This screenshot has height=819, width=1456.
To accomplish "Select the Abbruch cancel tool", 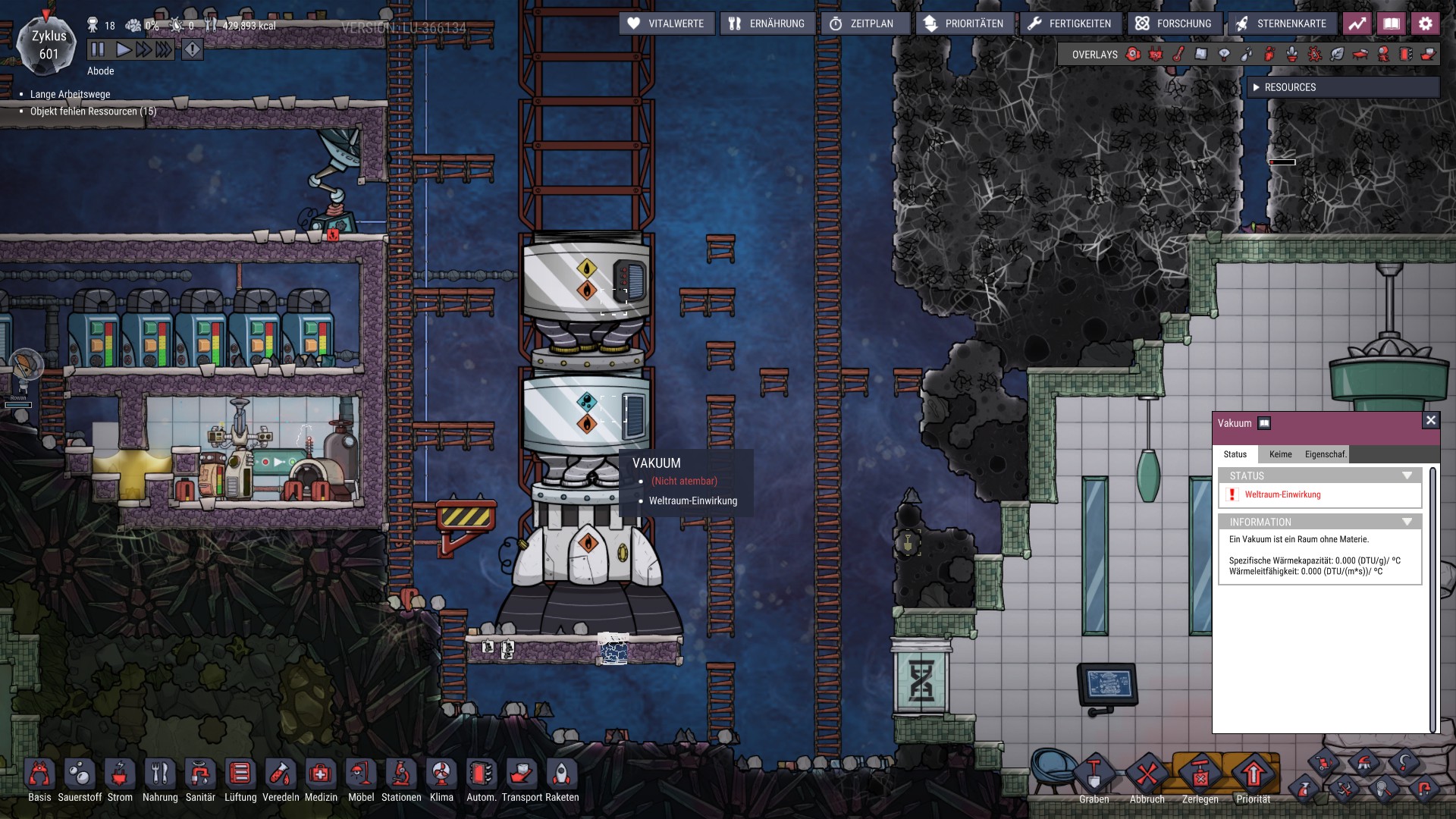I will 1147,777.
